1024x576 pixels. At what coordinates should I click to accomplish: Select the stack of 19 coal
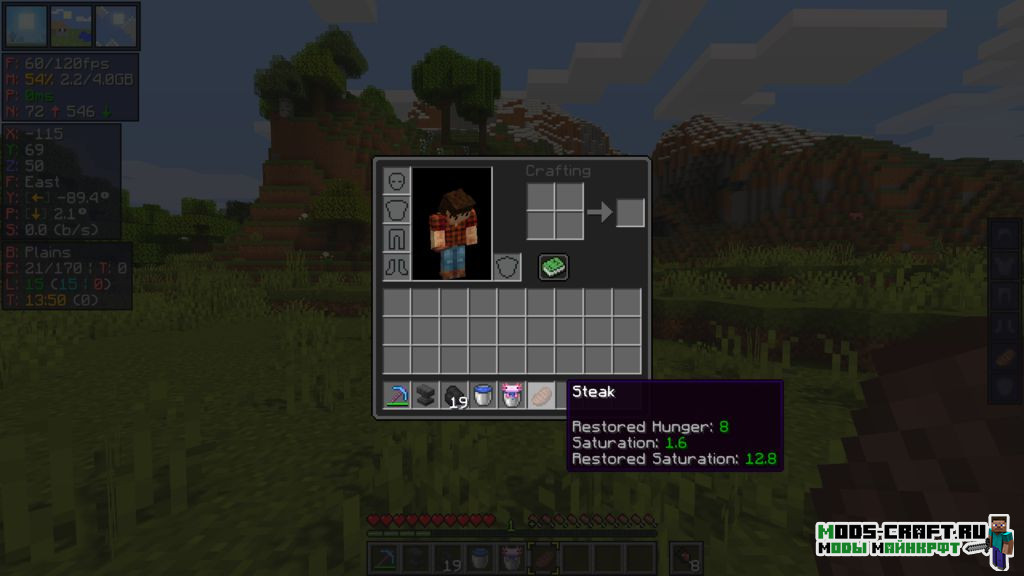point(455,395)
